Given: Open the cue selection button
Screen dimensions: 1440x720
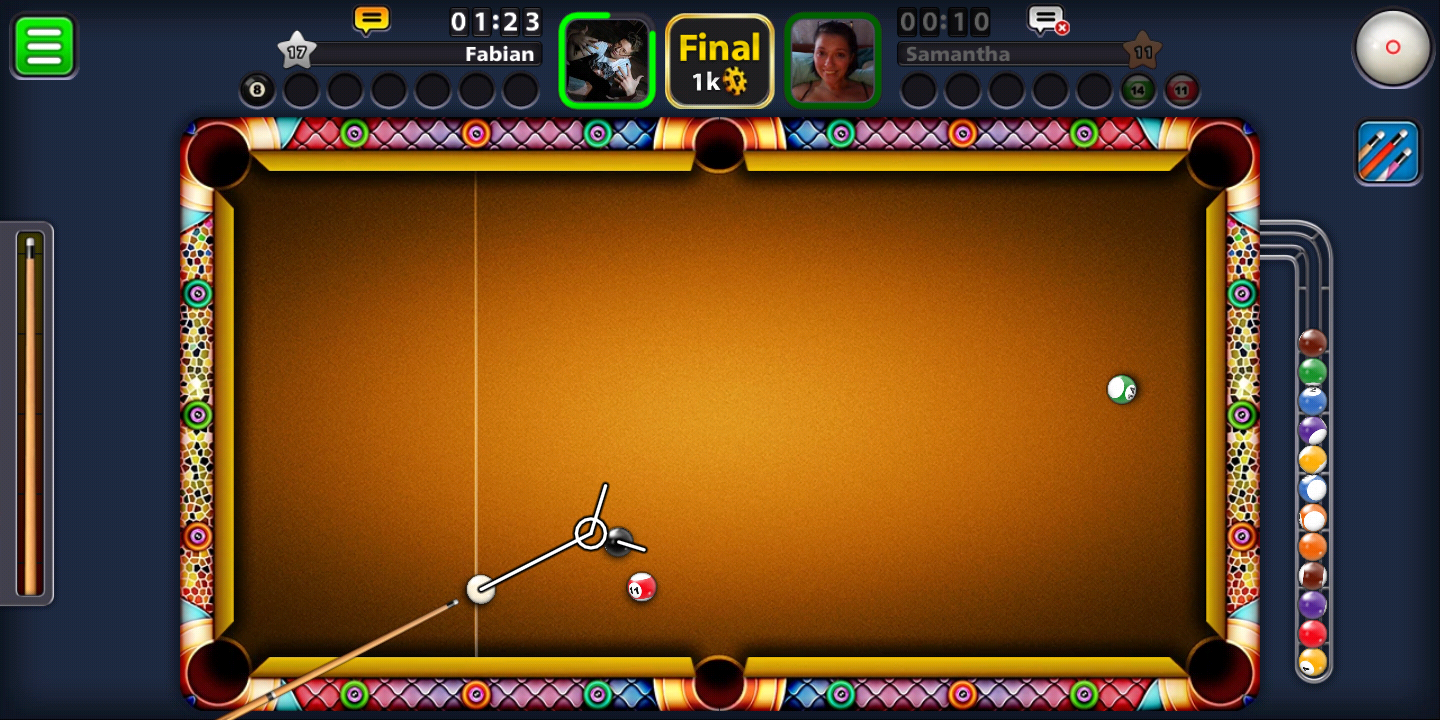Looking at the screenshot, I should click(x=1388, y=152).
